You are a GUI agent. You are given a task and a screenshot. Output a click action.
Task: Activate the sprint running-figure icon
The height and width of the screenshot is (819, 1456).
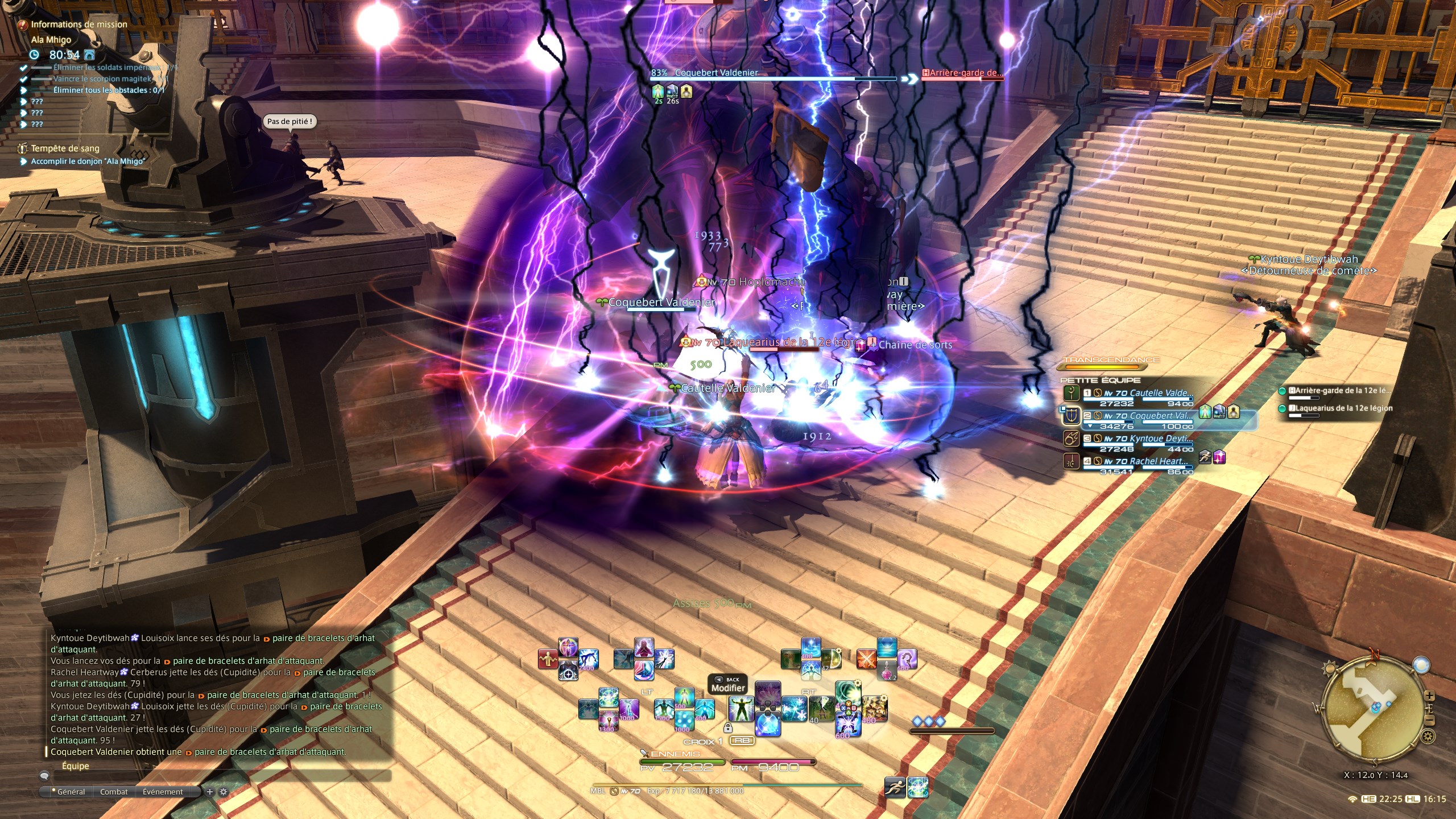895,787
